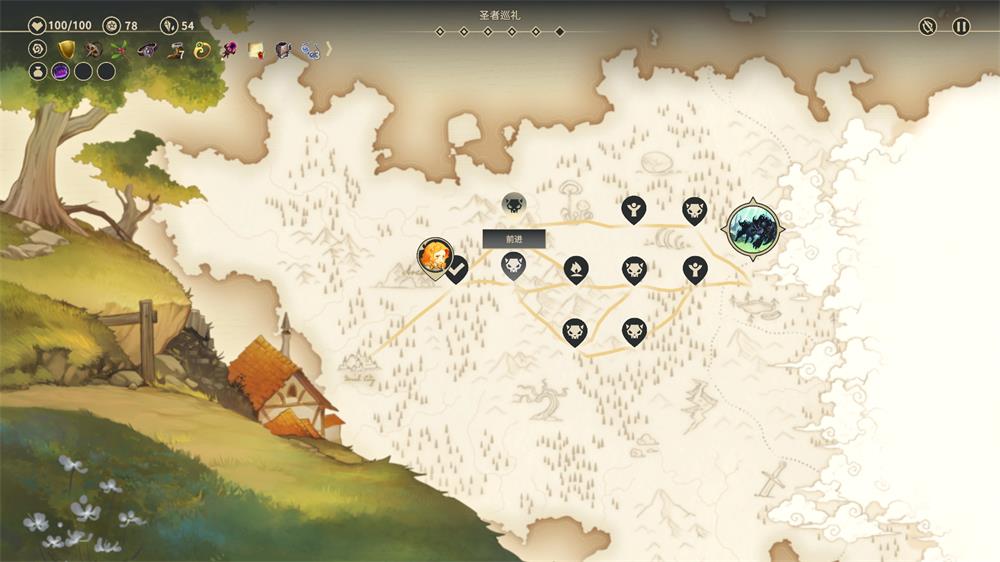Inspect the purple gem eye relic
Image resolution: width=1000 pixels, height=562 pixels.
click(x=147, y=49)
